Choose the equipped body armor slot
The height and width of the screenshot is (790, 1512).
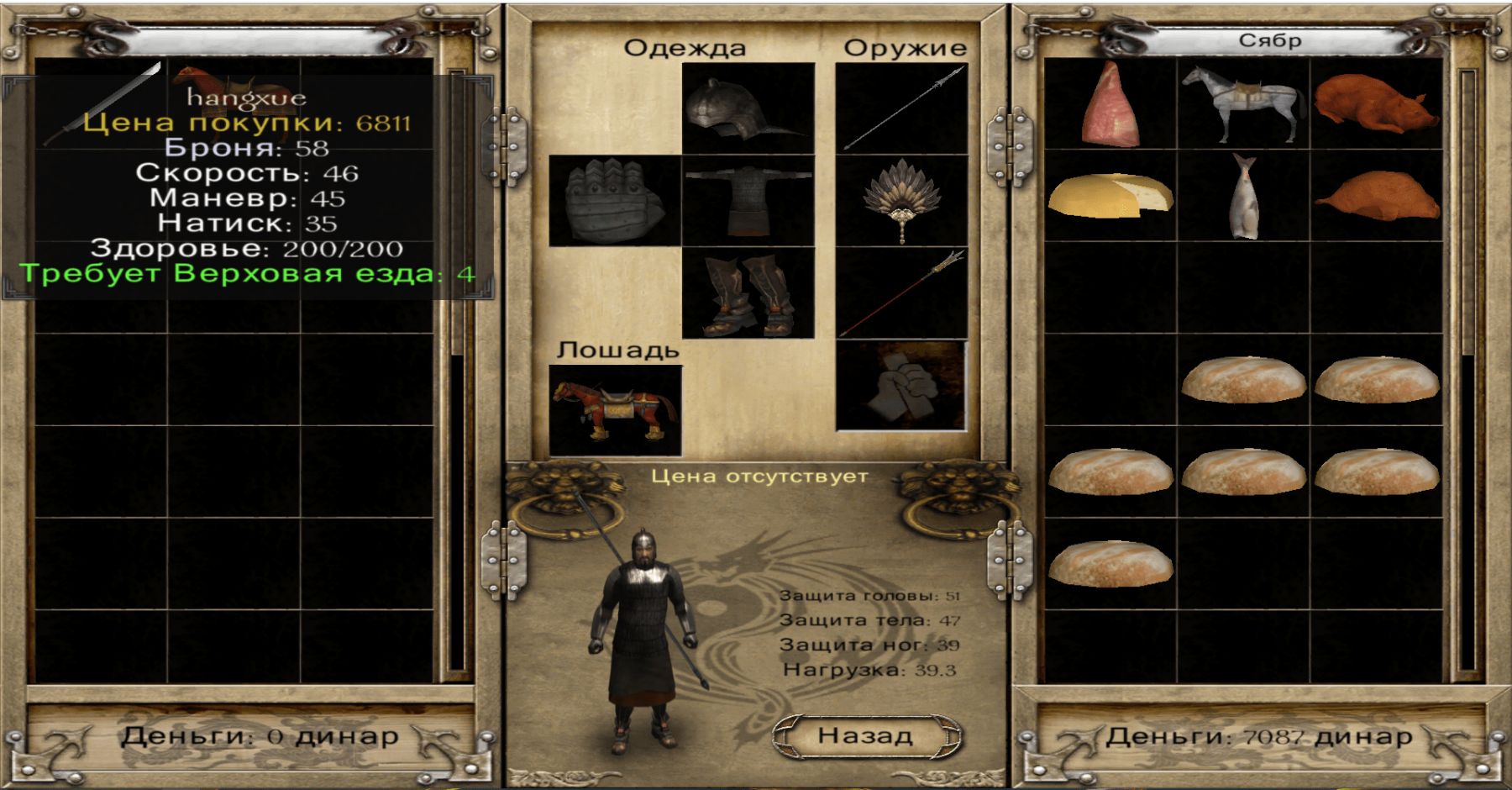tap(748, 201)
